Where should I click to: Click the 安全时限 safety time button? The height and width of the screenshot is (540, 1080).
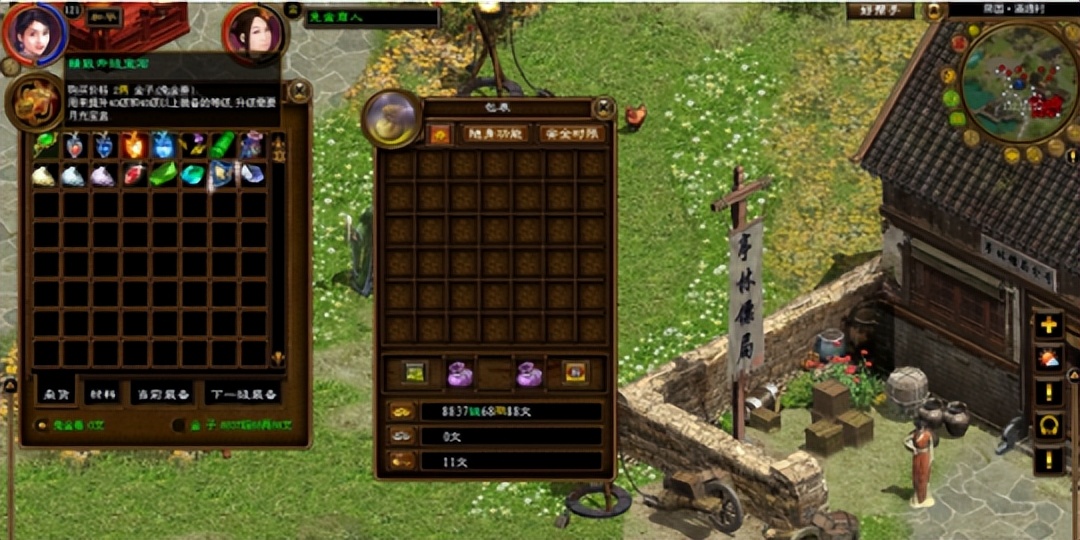(572, 134)
